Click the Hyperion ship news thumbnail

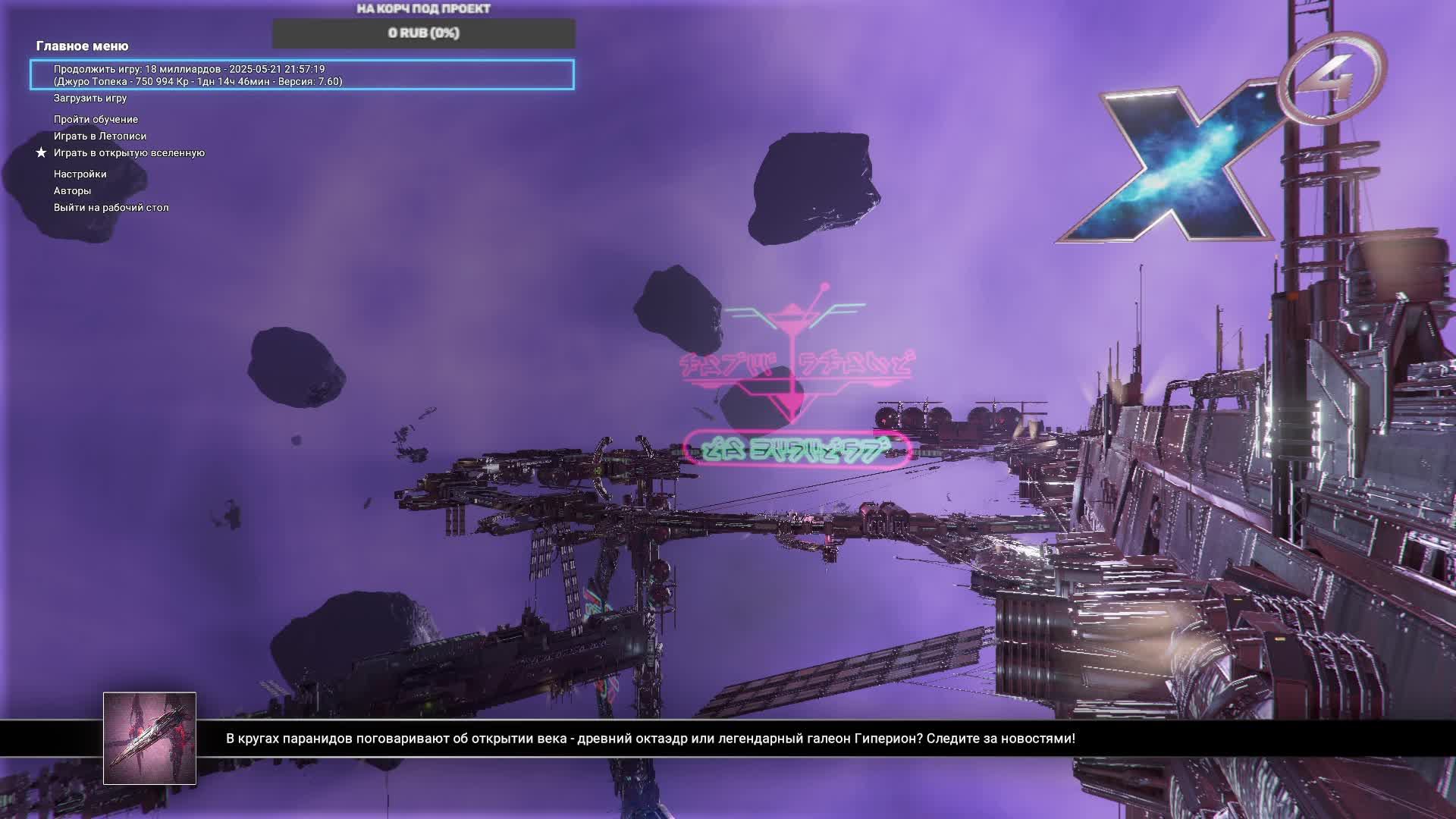[x=149, y=738]
